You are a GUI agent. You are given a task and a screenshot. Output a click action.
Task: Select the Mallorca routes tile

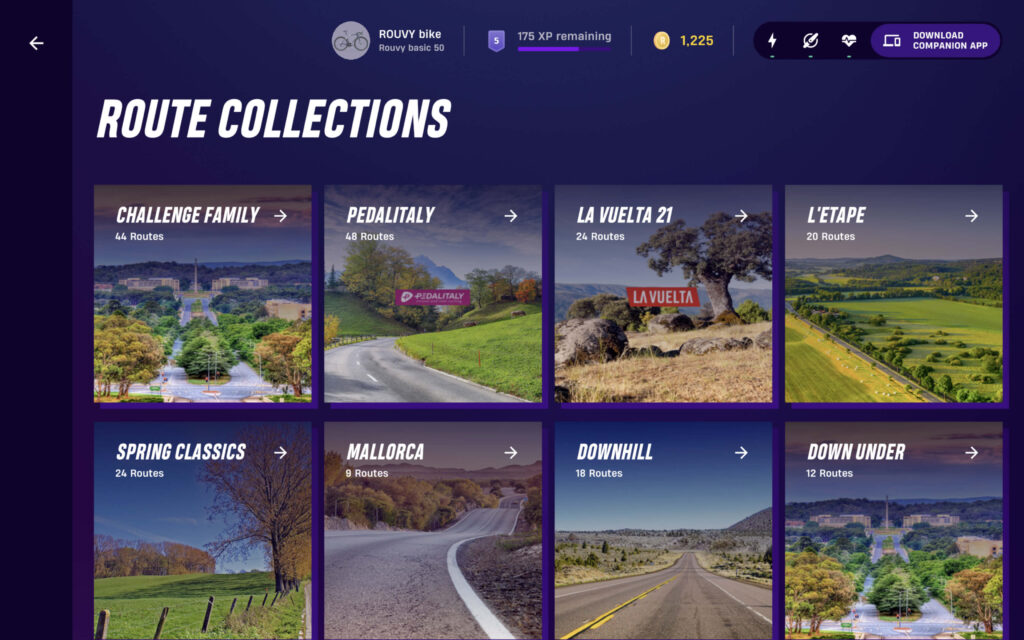433,530
